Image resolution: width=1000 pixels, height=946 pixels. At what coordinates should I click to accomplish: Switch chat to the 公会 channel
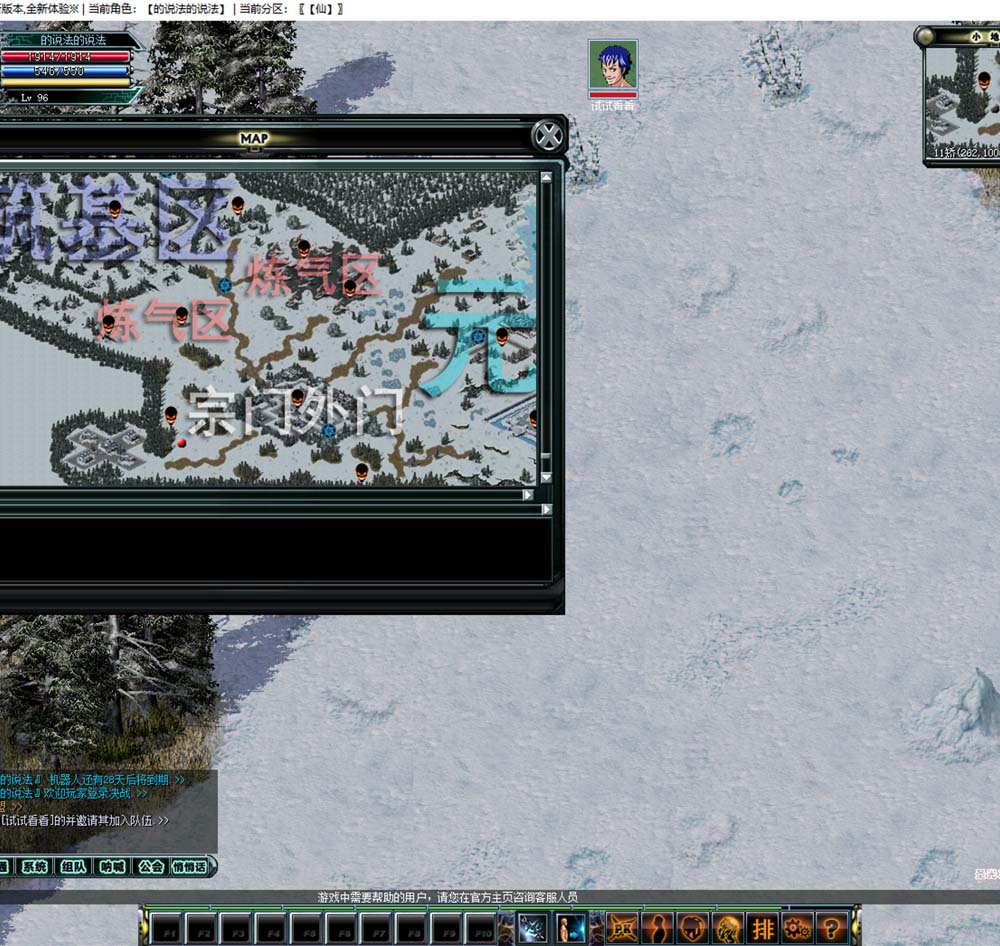150,867
